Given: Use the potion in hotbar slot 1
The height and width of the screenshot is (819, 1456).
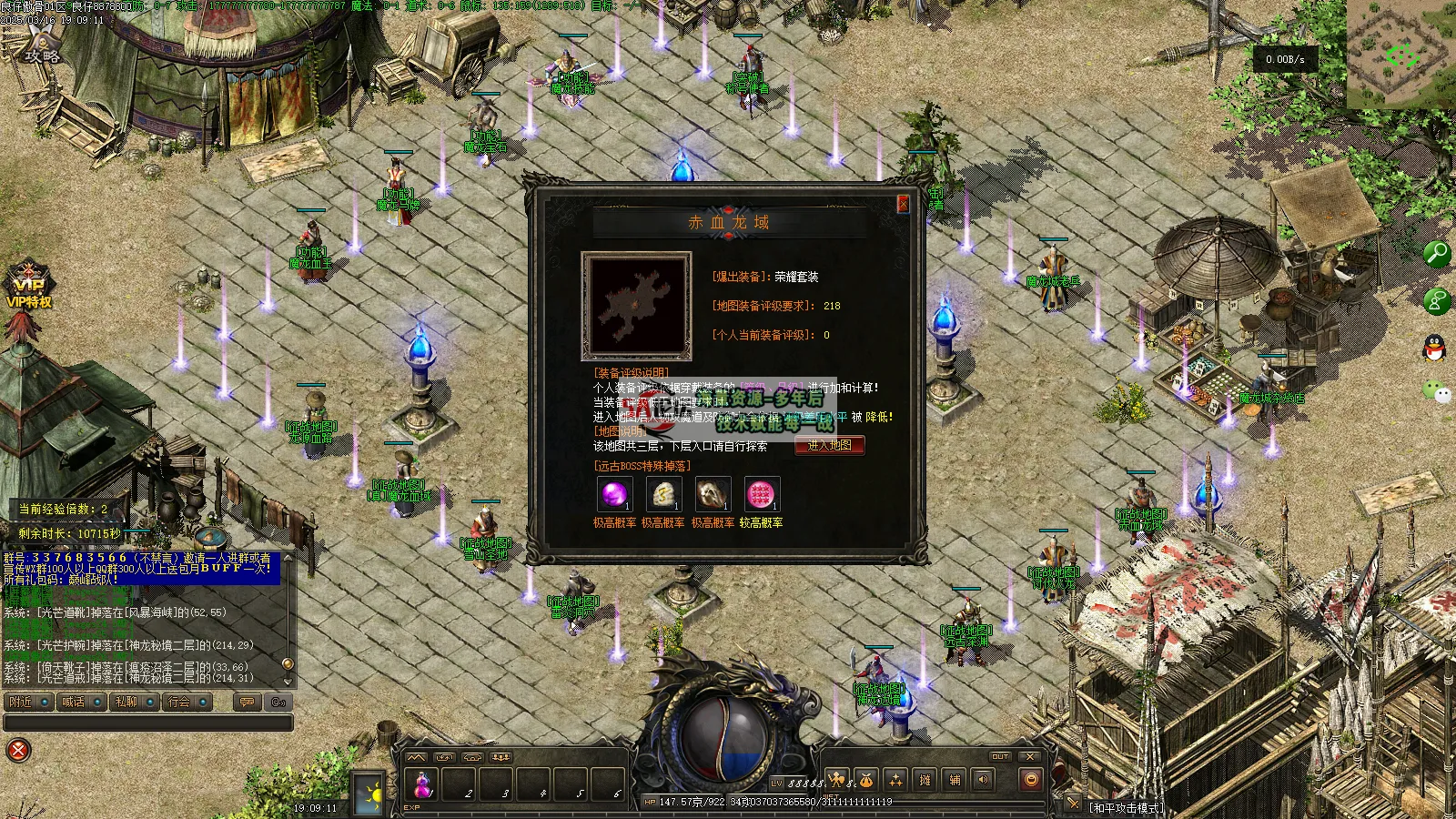Looking at the screenshot, I should pyautogui.click(x=422, y=784).
